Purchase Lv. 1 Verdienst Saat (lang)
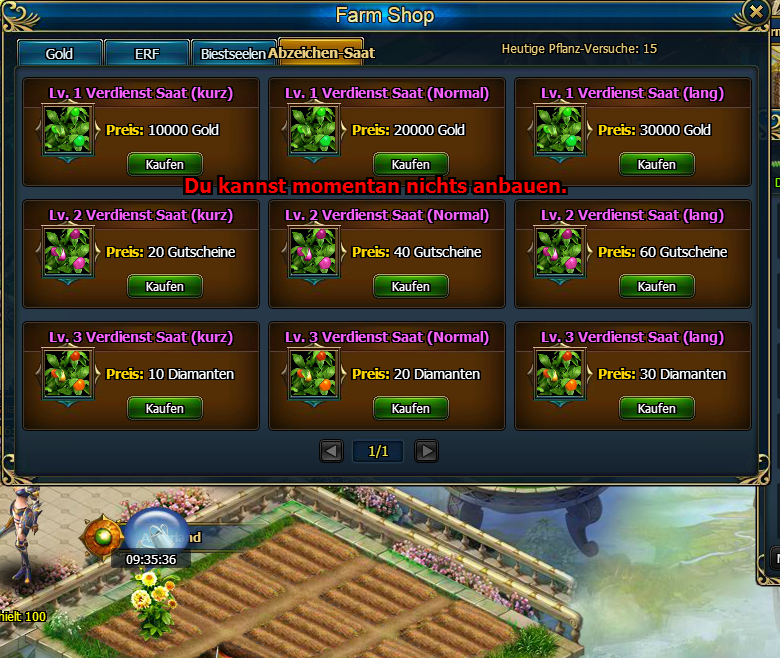Image resolution: width=780 pixels, height=658 pixels. coord(657,164)
